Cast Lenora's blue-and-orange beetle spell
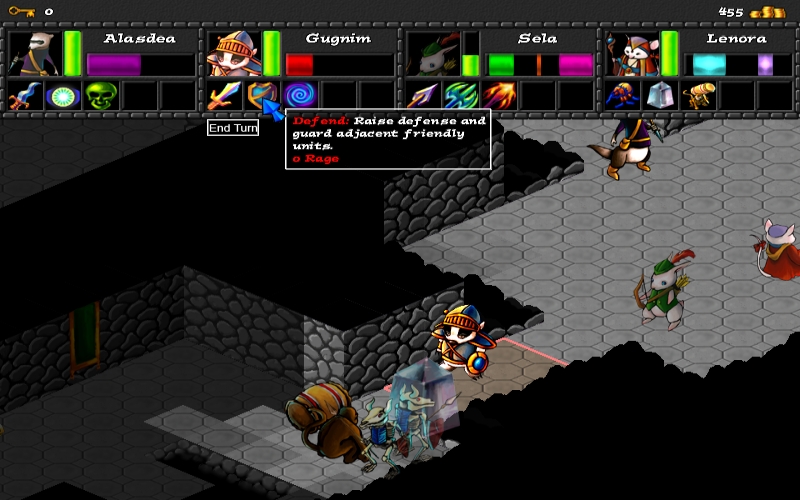Viewport: 800px width, 500px height. tap(620, 96)
